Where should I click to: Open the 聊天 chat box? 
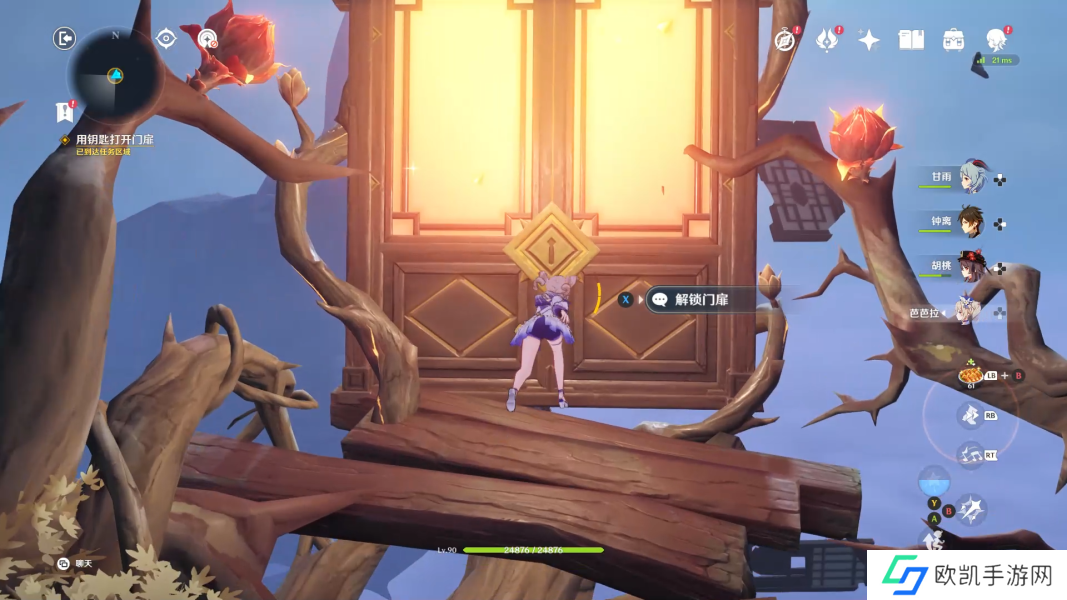(x=75, y=564)
